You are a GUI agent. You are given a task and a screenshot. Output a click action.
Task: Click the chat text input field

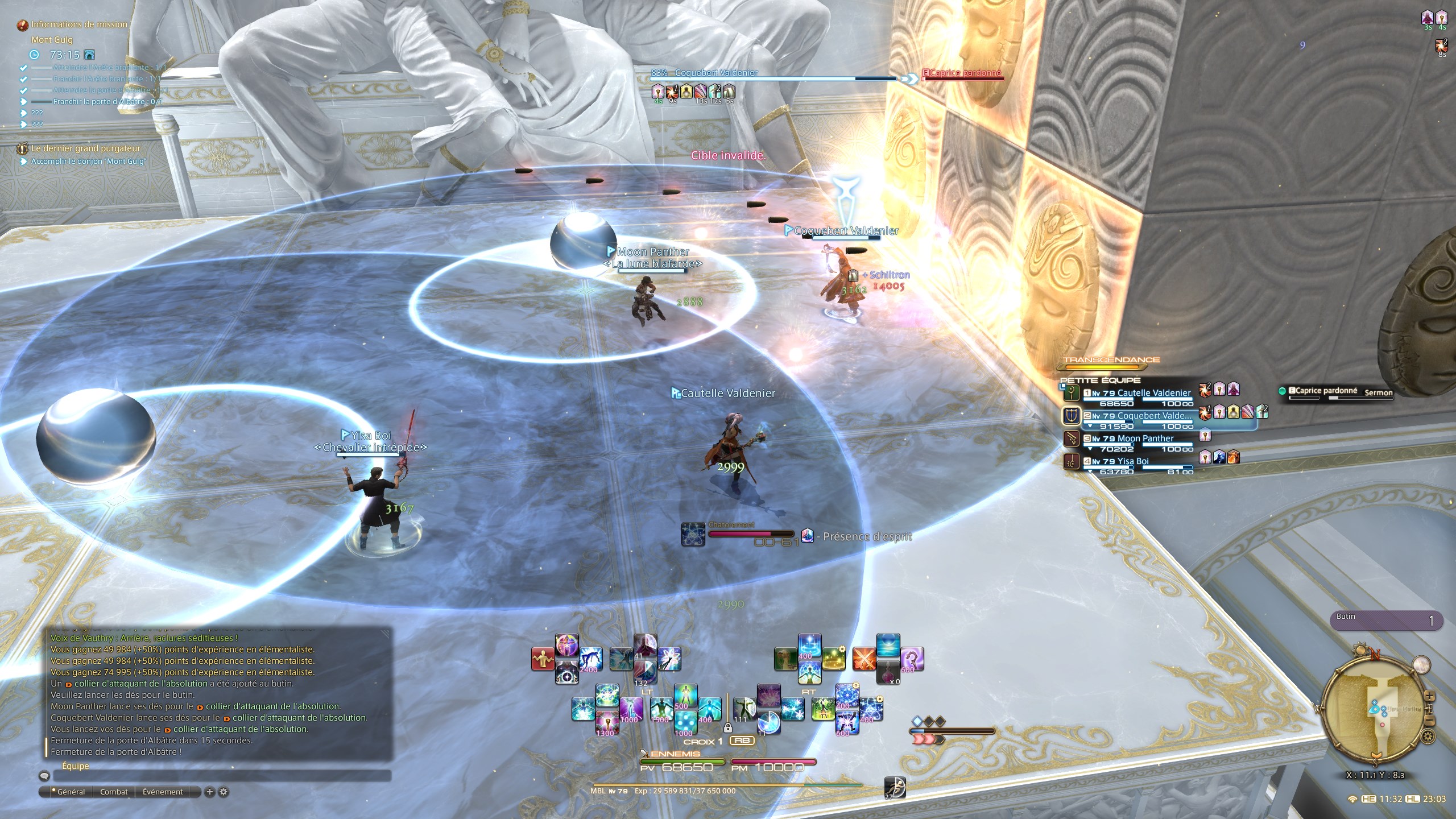click(x=222, y=776)
